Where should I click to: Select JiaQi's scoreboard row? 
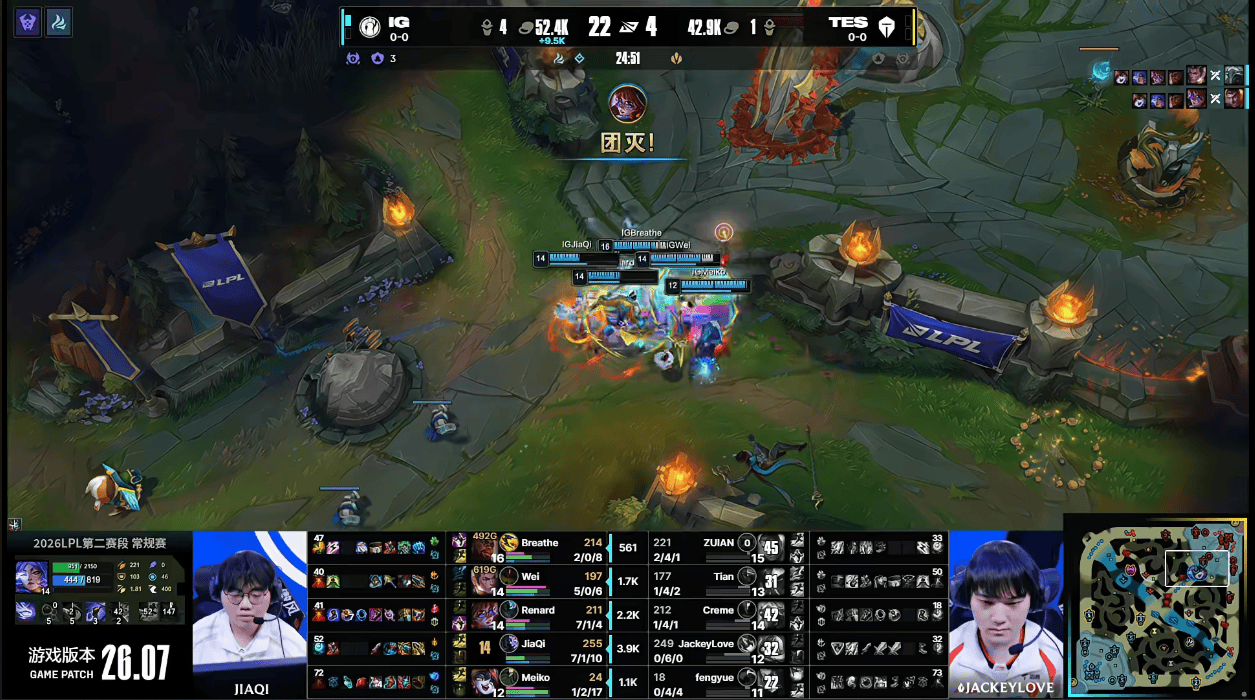coord(540,647)
